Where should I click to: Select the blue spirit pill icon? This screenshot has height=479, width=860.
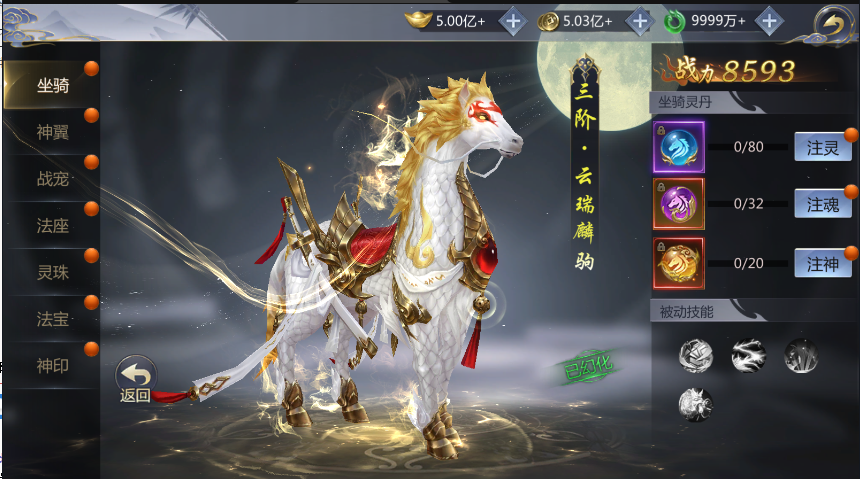pos(679,147)
